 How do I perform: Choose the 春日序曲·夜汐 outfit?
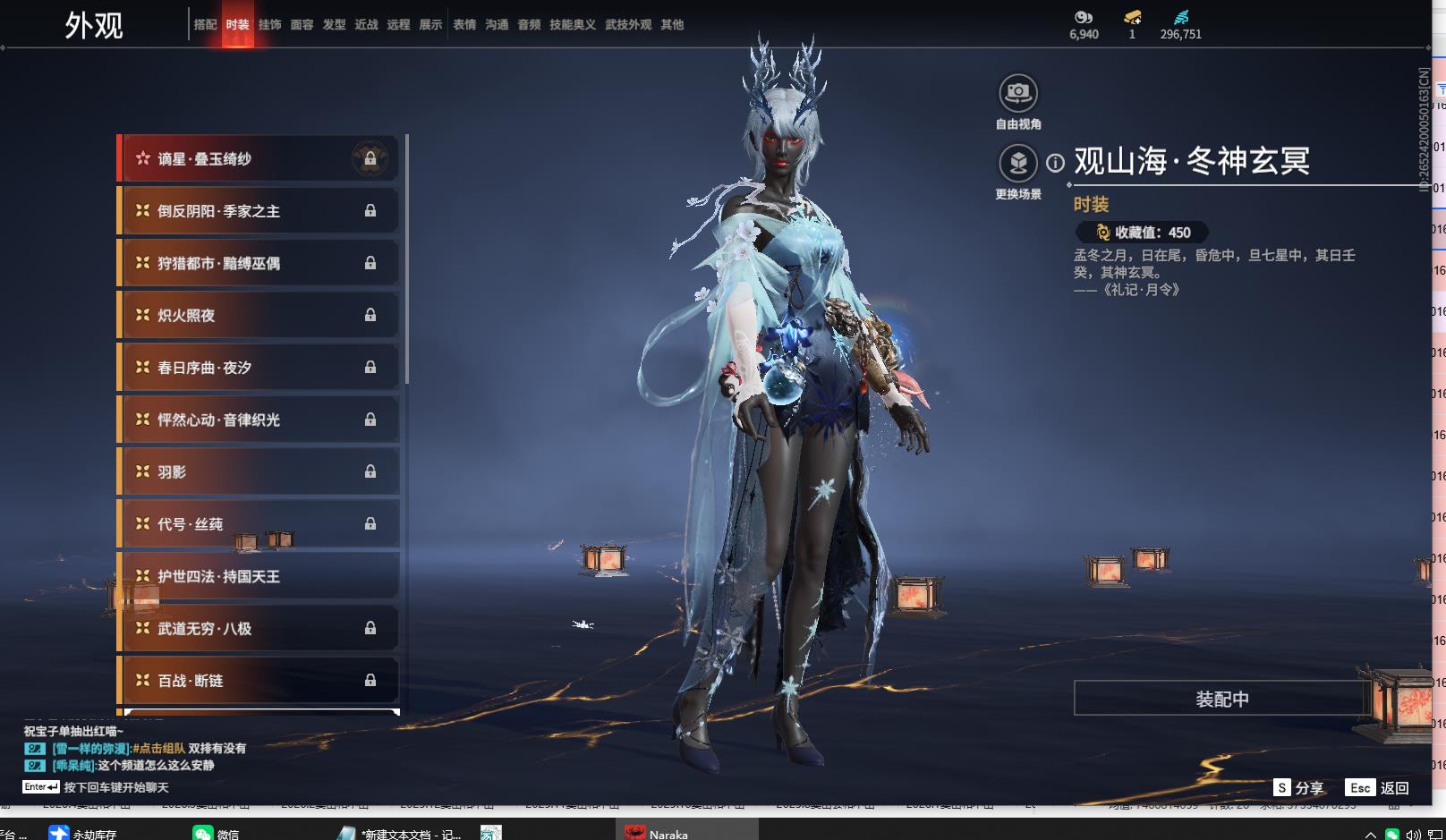coord(258,368)
